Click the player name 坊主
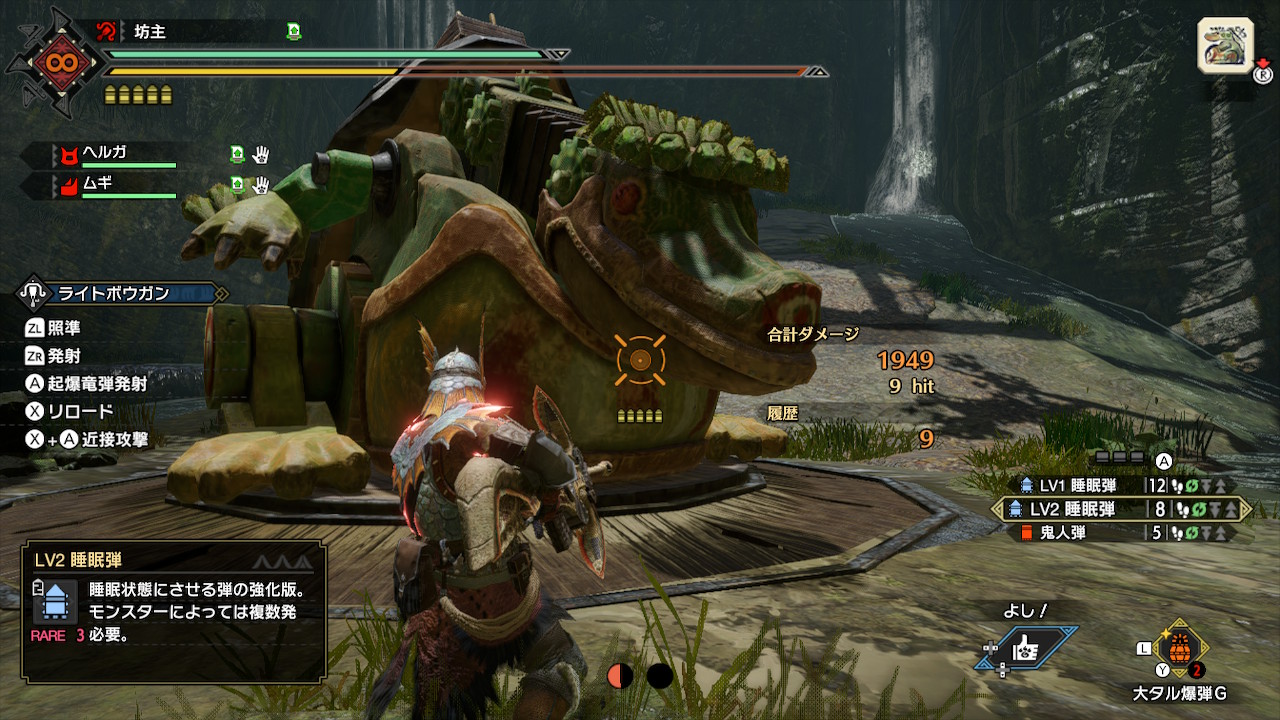Screen dimensions: 1280x720 [150, 31]
